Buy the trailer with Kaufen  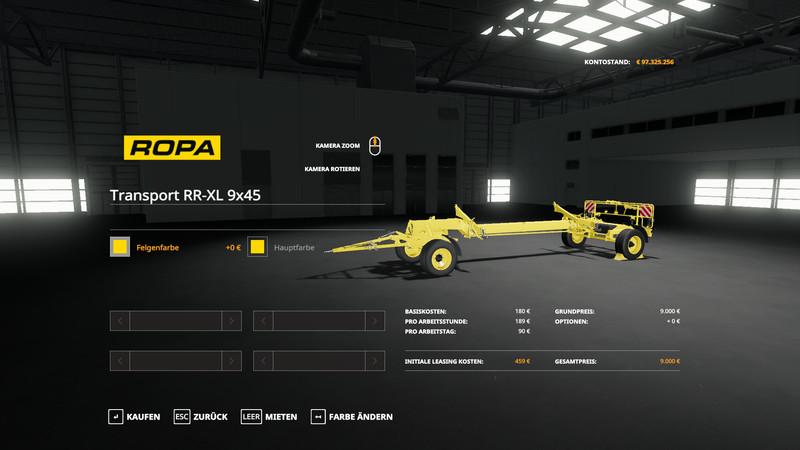(x=135, y=416)
